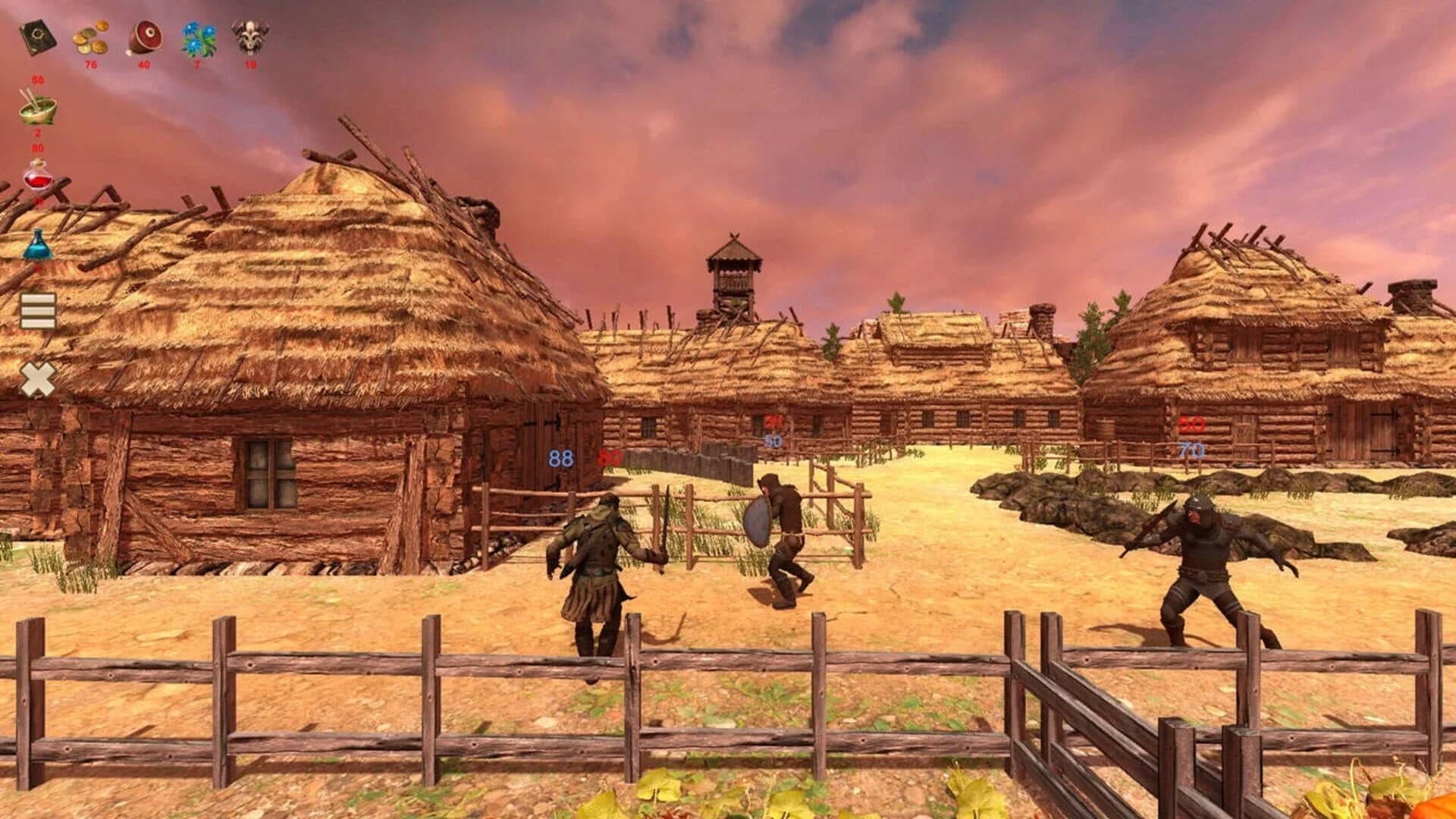Viewport: 1456px width, 819px height.
Task: Open the hamburger menu button on the left
Action: tap(36, 307)
